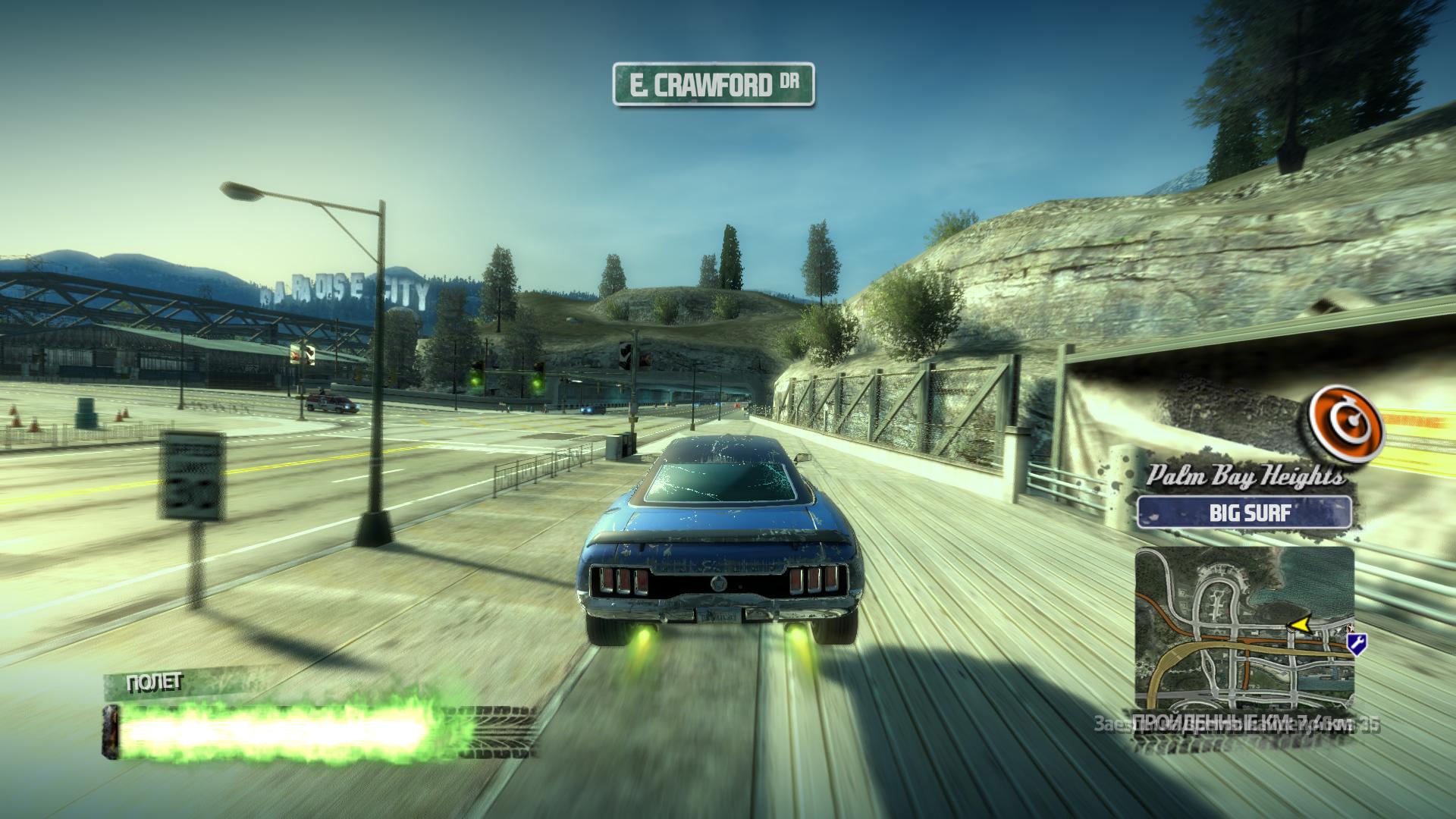
Task: Click the orange stopwatch event icon
Action: pos(1345,429)
